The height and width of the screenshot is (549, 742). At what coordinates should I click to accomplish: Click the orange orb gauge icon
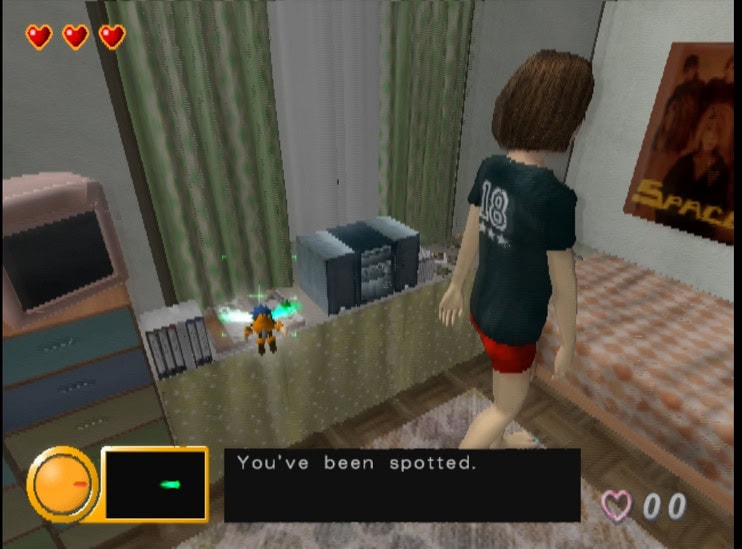pyautogui.click(x=62, y=484)
